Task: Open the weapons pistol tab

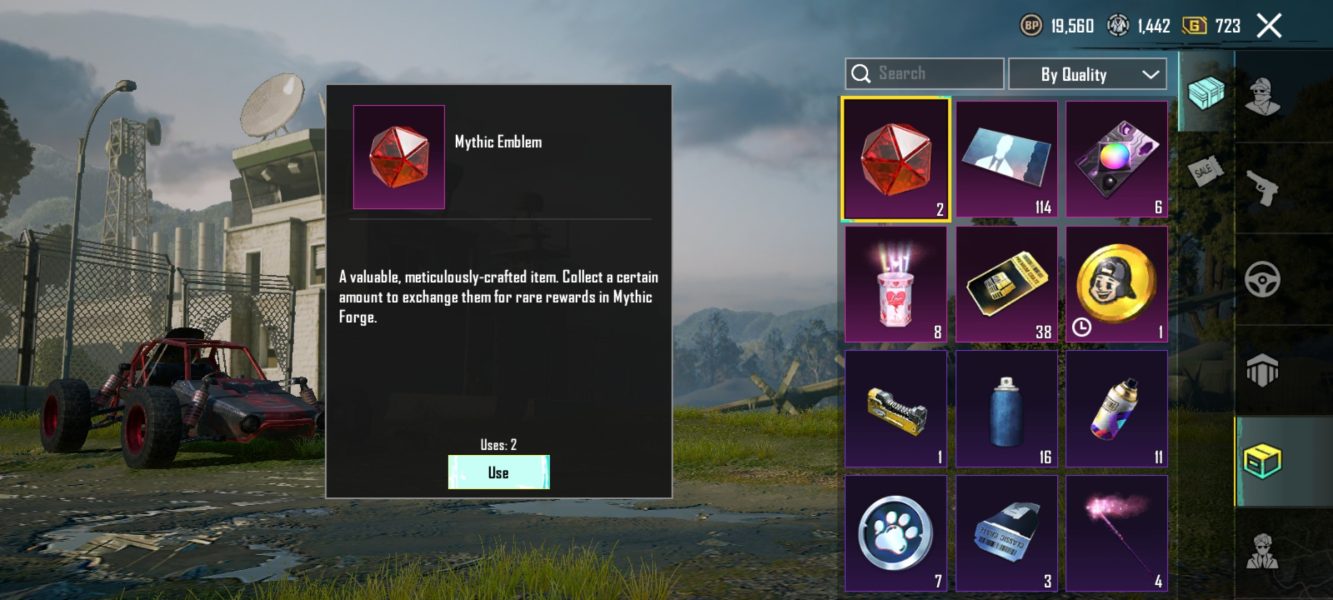Action: tap(1264, 188)
